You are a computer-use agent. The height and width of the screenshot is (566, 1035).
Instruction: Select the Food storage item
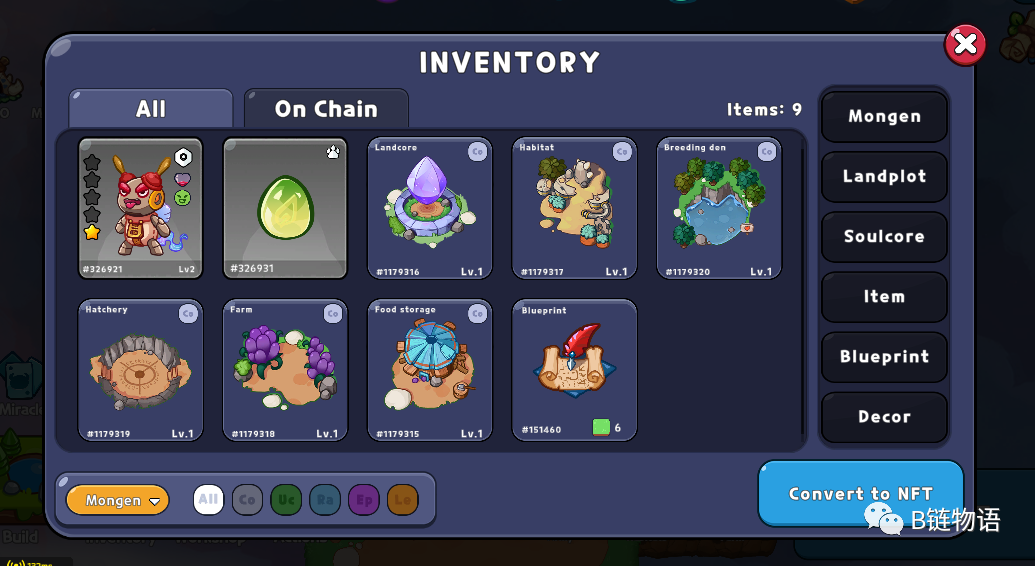point(430,370)
